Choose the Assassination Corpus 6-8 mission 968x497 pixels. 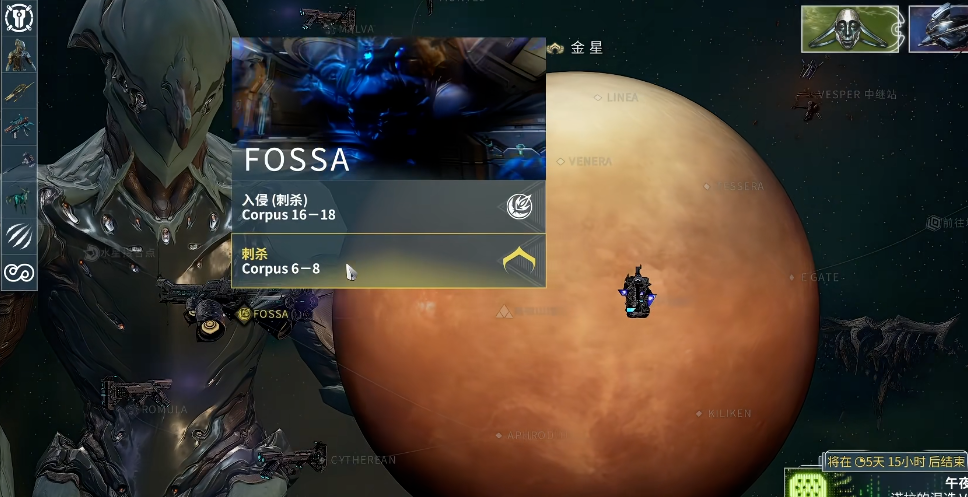tap(388, 261)
